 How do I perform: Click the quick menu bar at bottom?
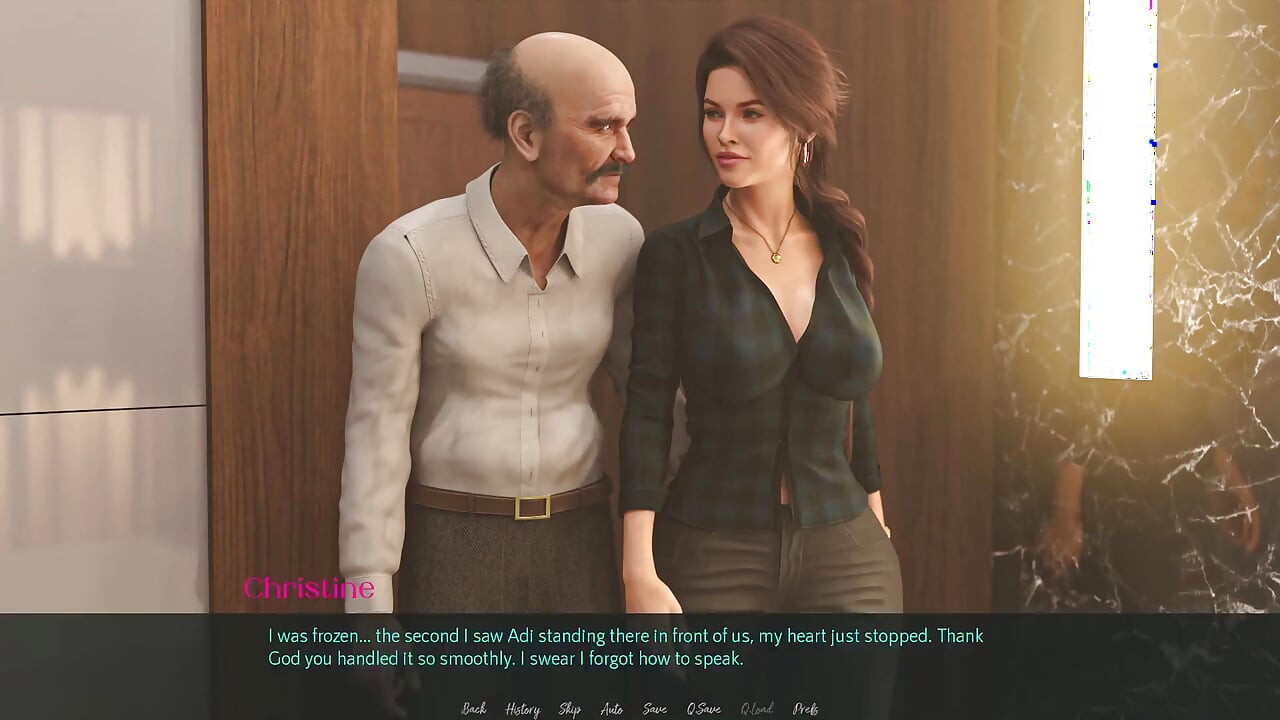click(640, 708)
